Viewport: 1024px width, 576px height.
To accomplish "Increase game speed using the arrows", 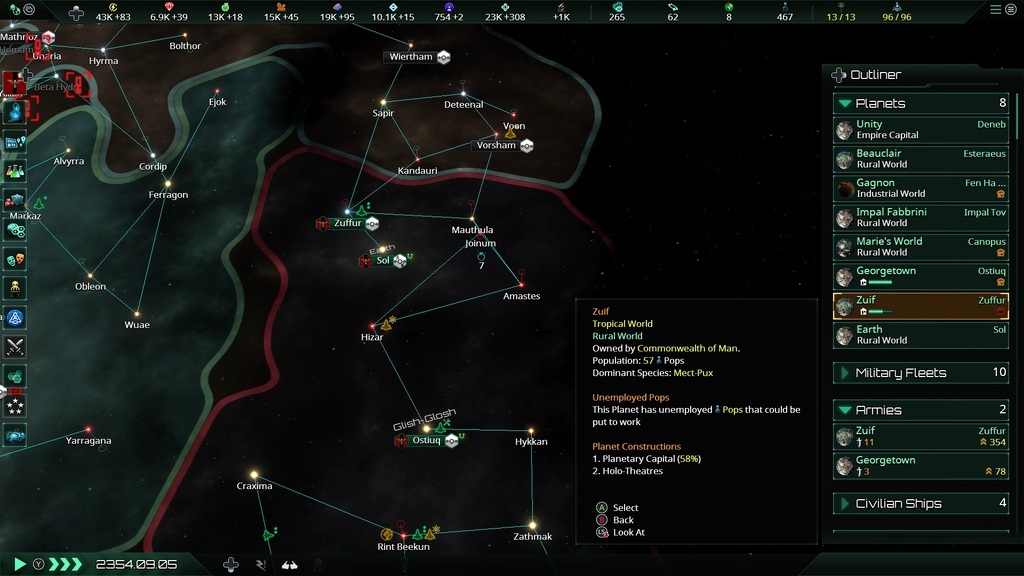I will pos(66,564).
